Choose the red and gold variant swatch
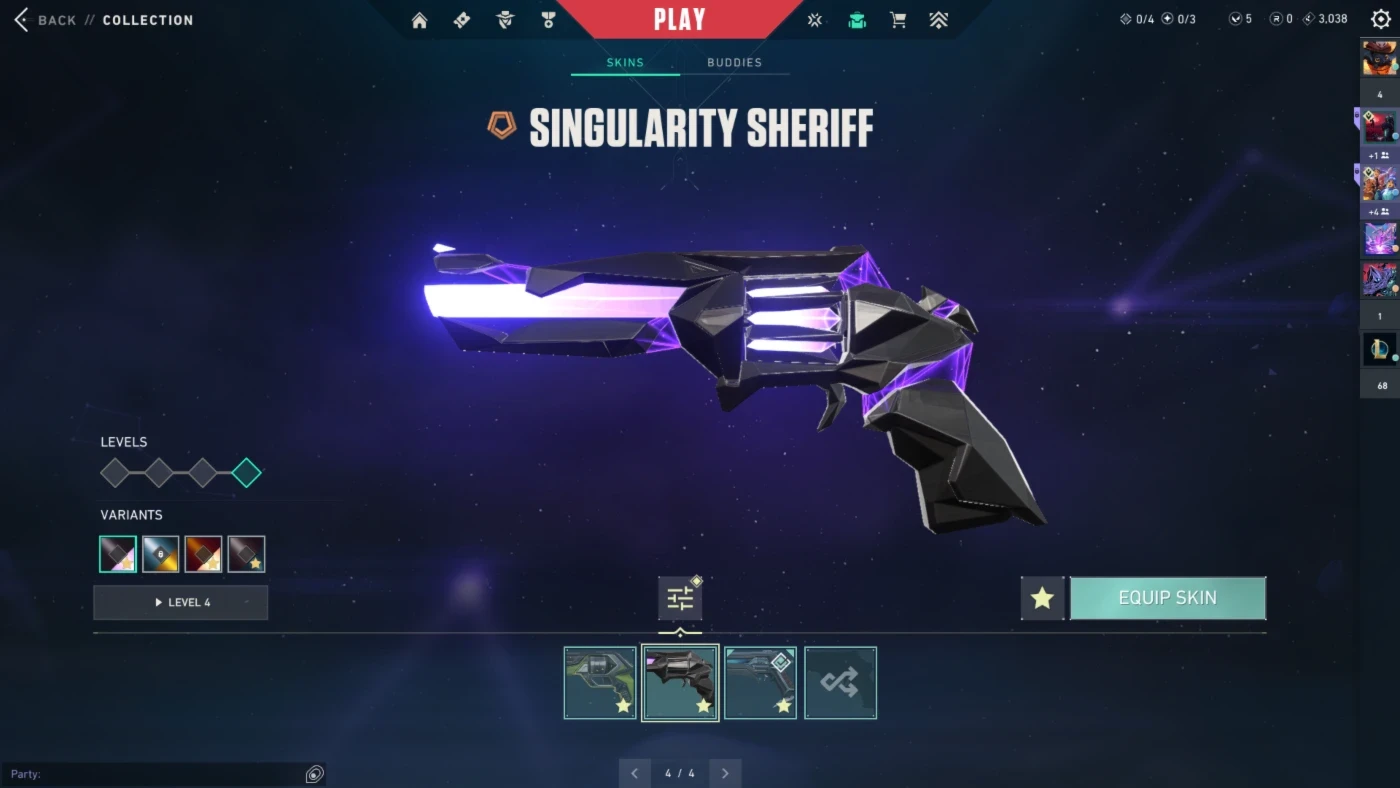1400x788 pixels. tap(203, 554)
